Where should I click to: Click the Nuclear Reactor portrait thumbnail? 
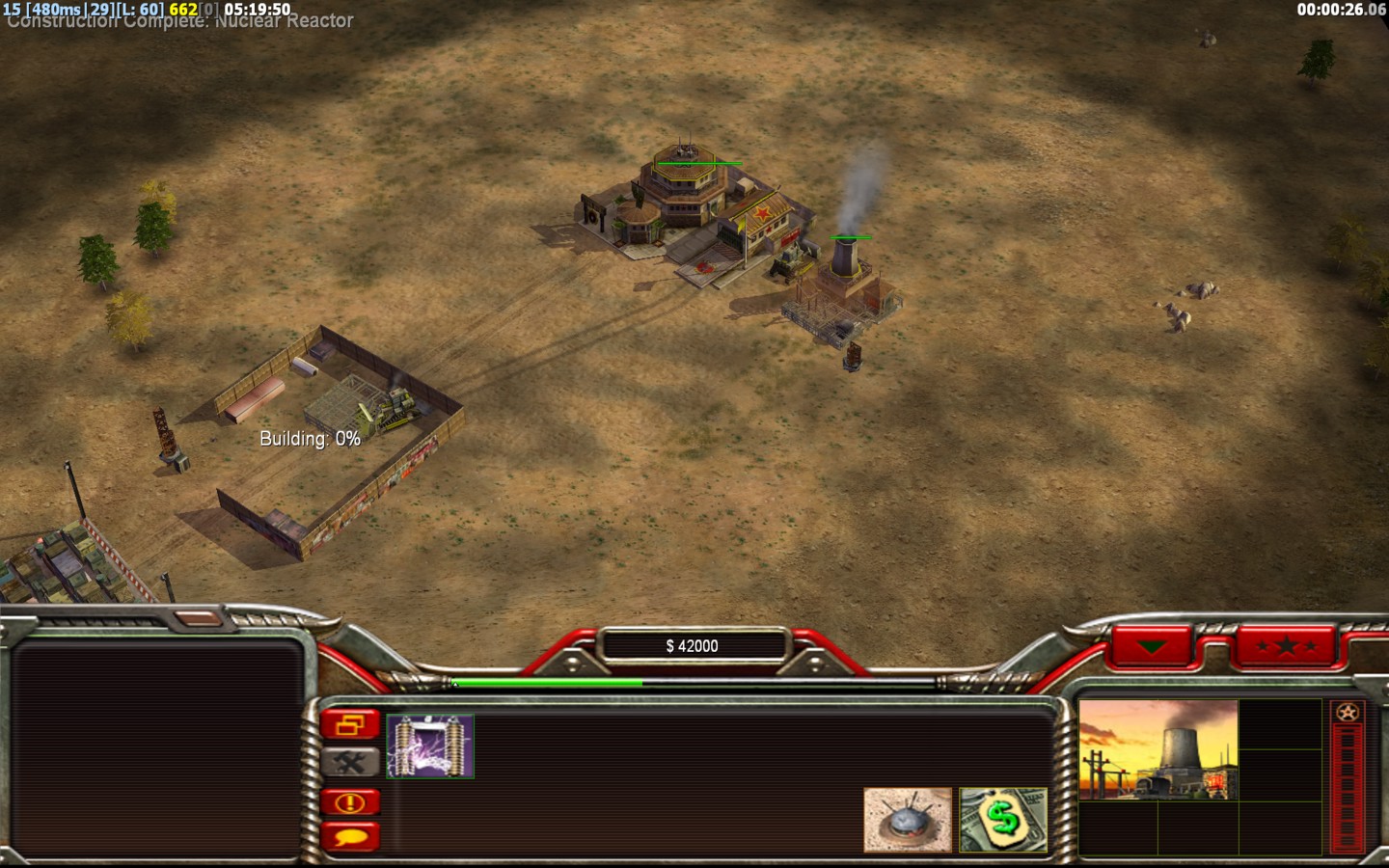click(1157, 750)
